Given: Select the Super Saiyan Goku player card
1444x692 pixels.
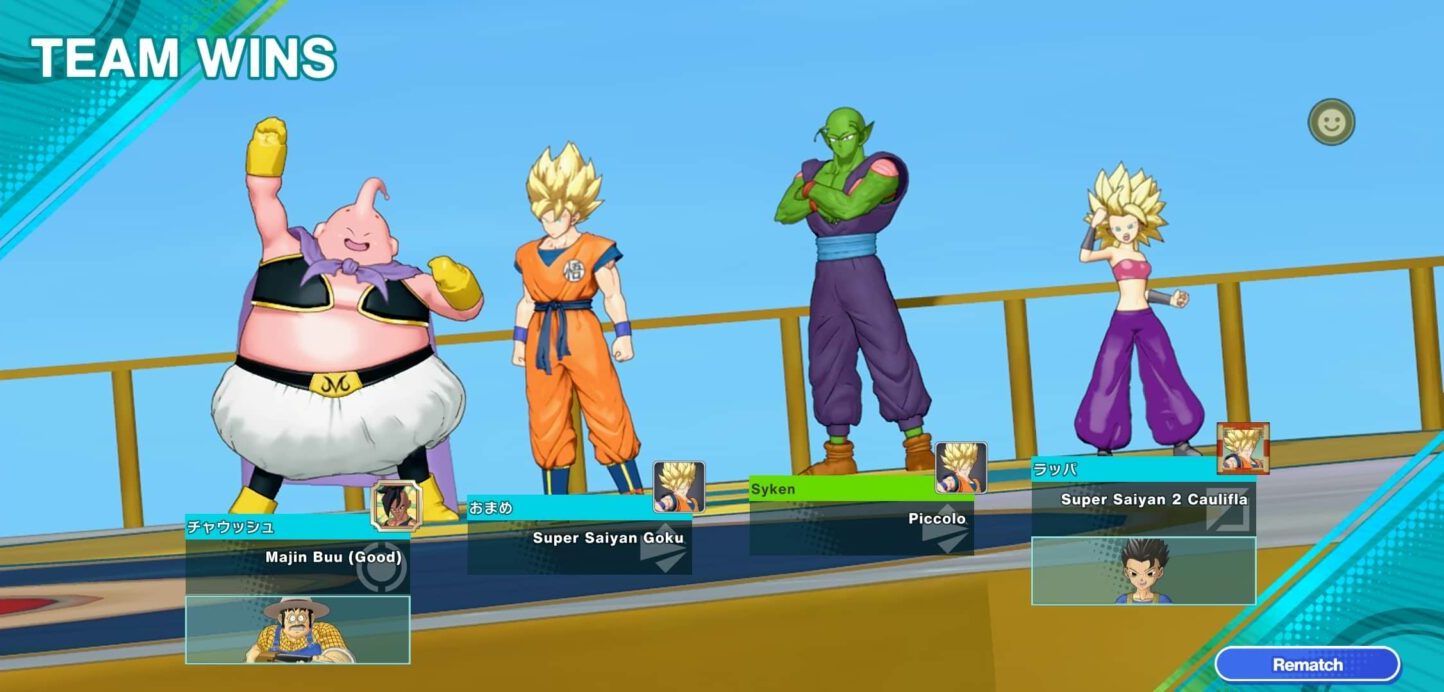Looking at the screenshot, I should point(579,538).
